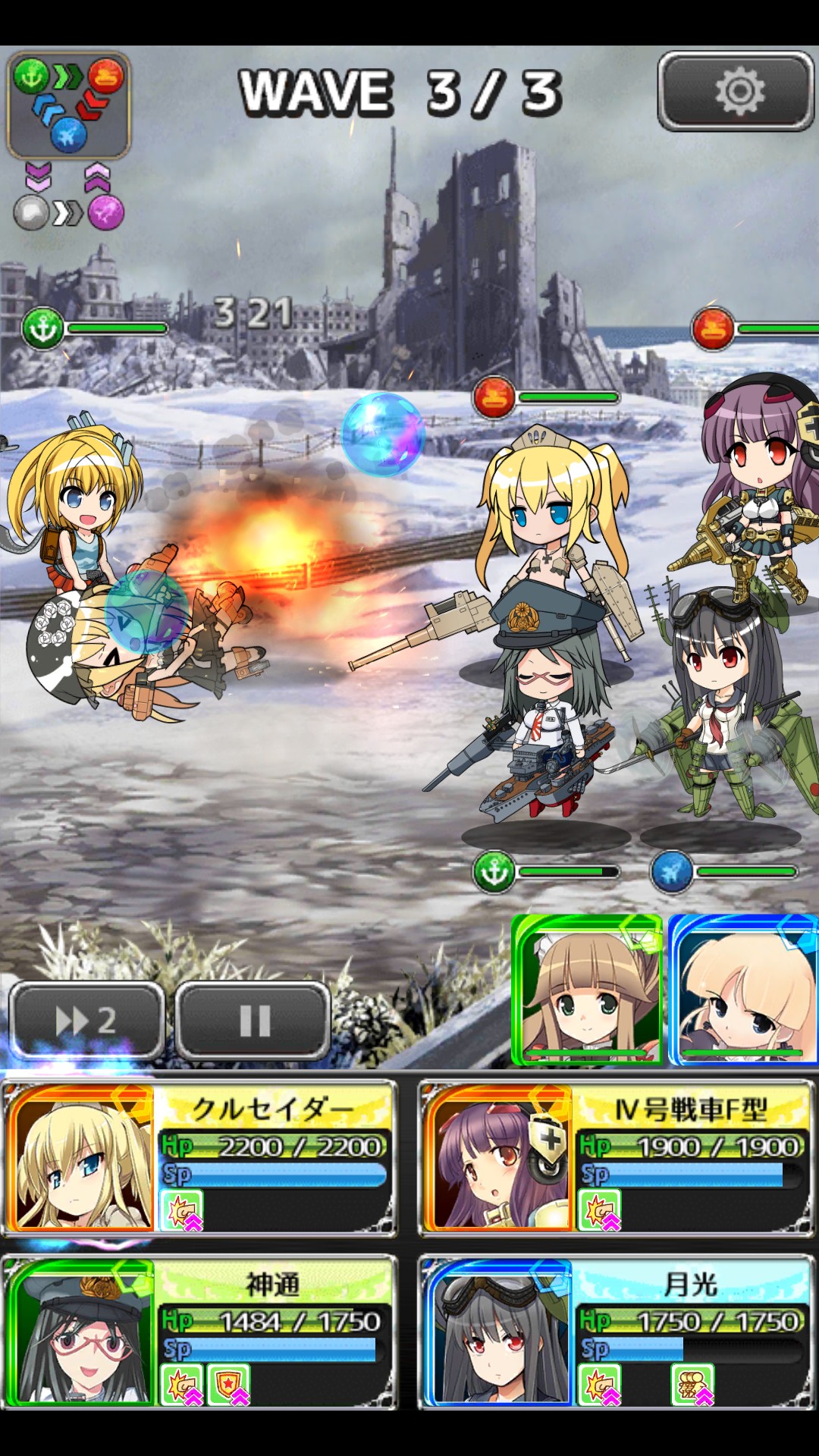The width and height of the screenshot is (819, 1456).
Task: Select the IV号戦車F型 unit card
Action: point(616,1158)
